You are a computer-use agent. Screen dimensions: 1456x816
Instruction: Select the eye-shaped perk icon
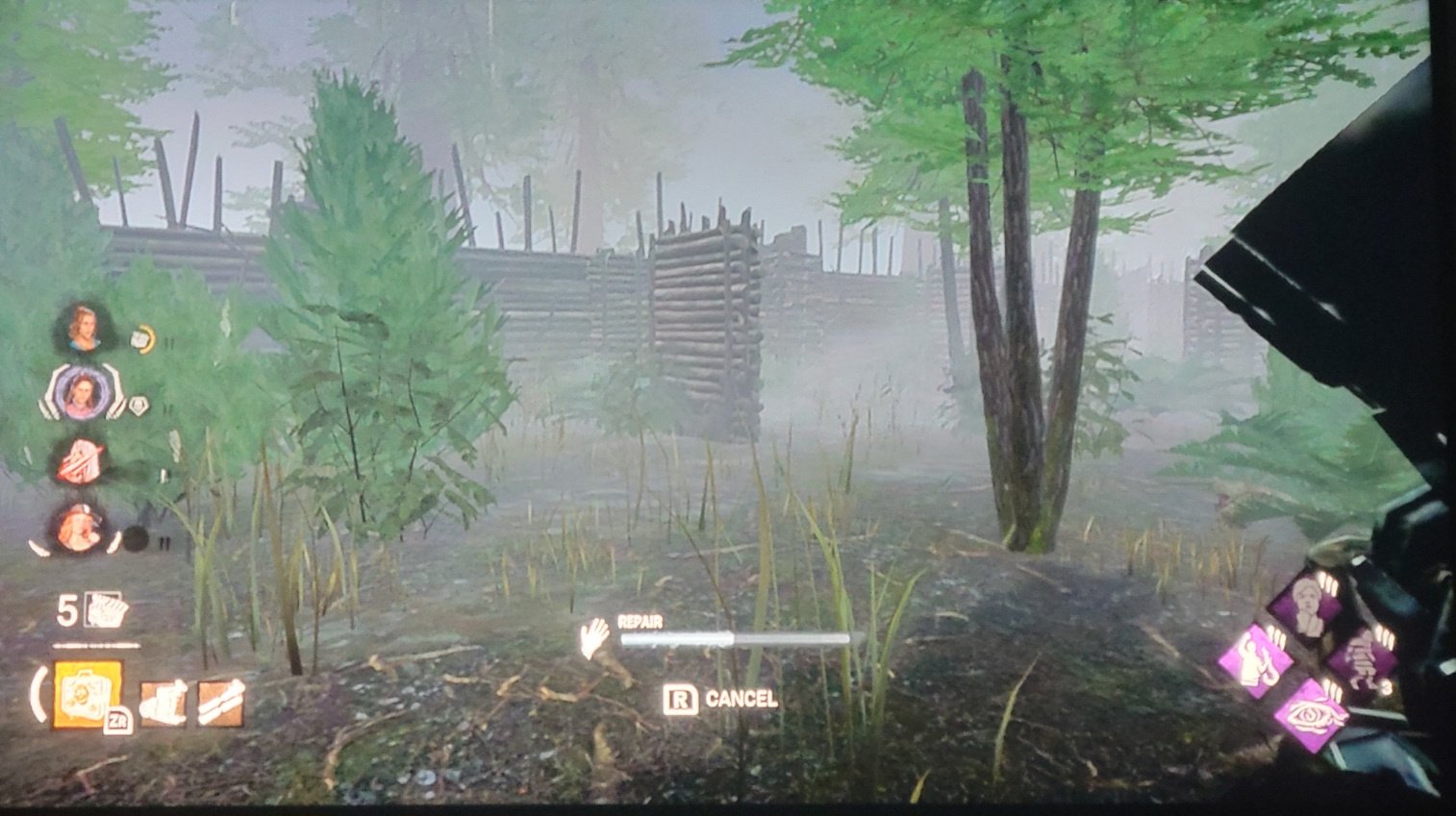1313,716
